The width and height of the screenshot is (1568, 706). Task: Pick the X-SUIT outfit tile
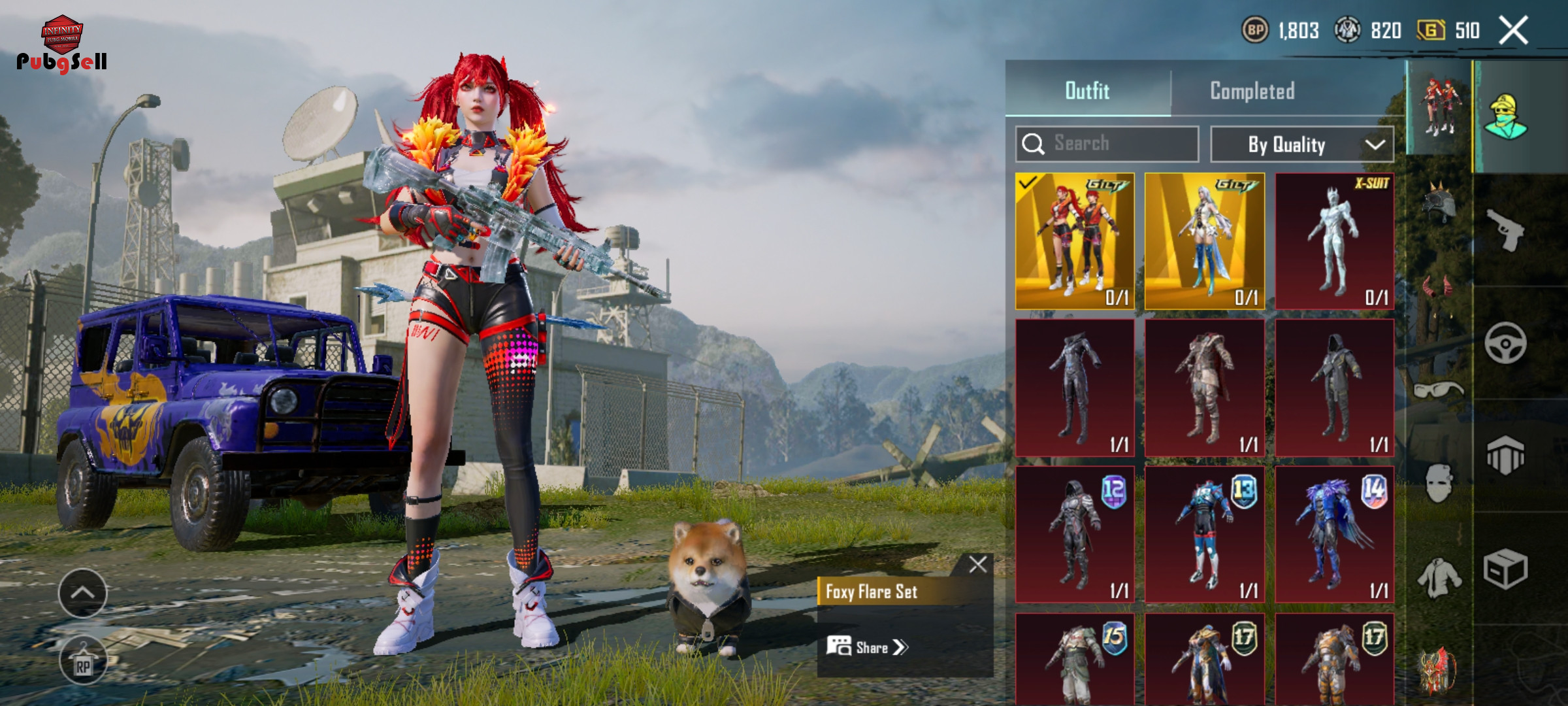1334,241
